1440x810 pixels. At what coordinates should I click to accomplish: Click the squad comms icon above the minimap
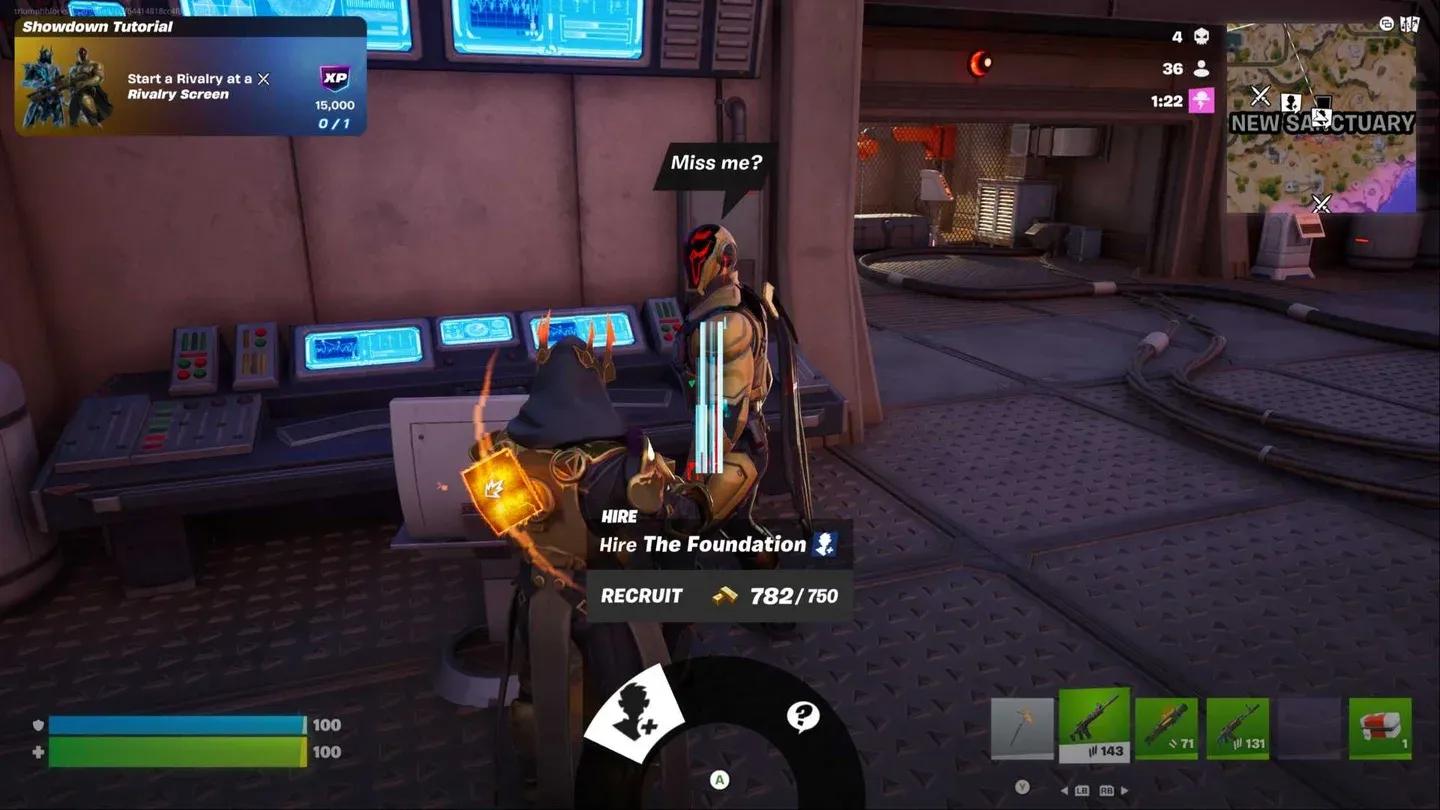point(1386,24)
